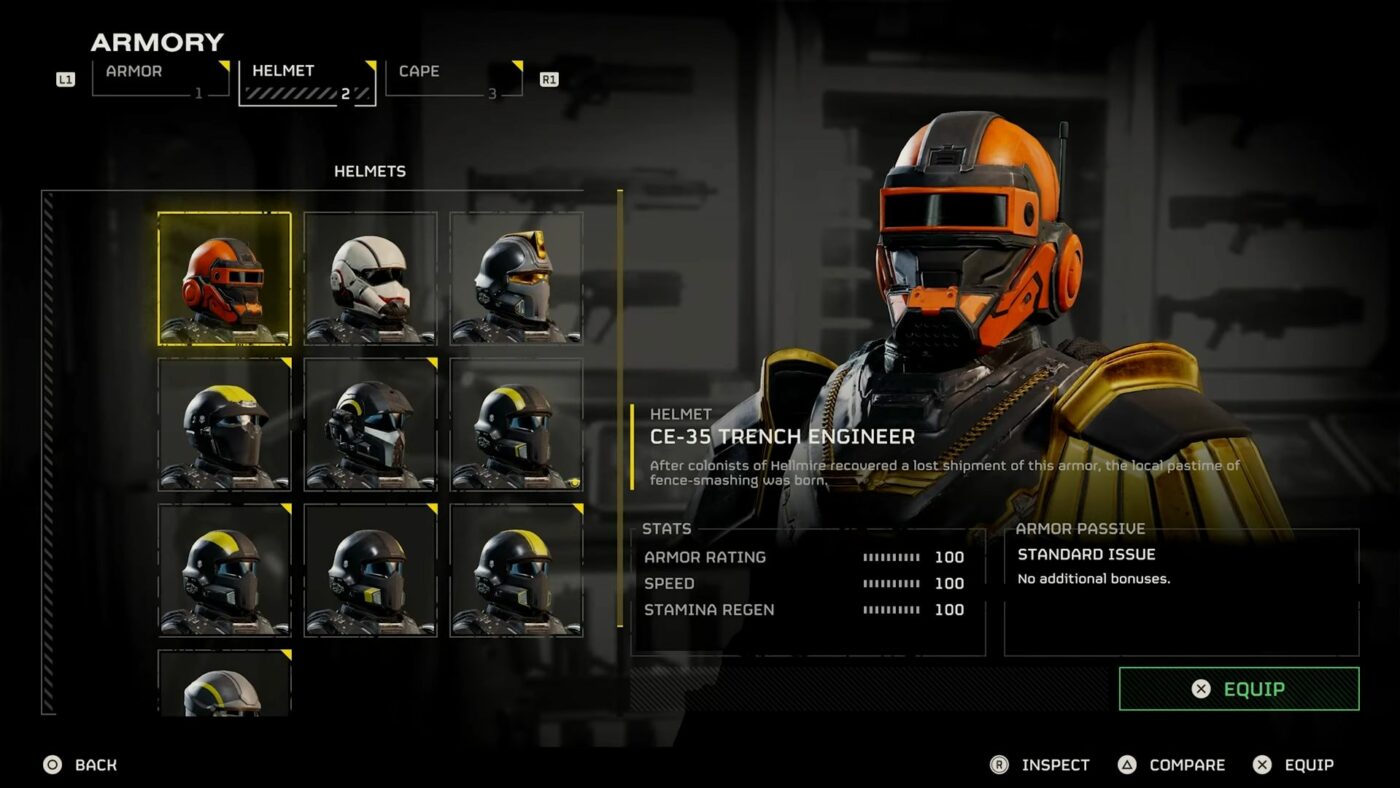This screenshot has width=1400, height=788.
Task: Select the white and red helmet thumbnail
Action: pos(370,277)
